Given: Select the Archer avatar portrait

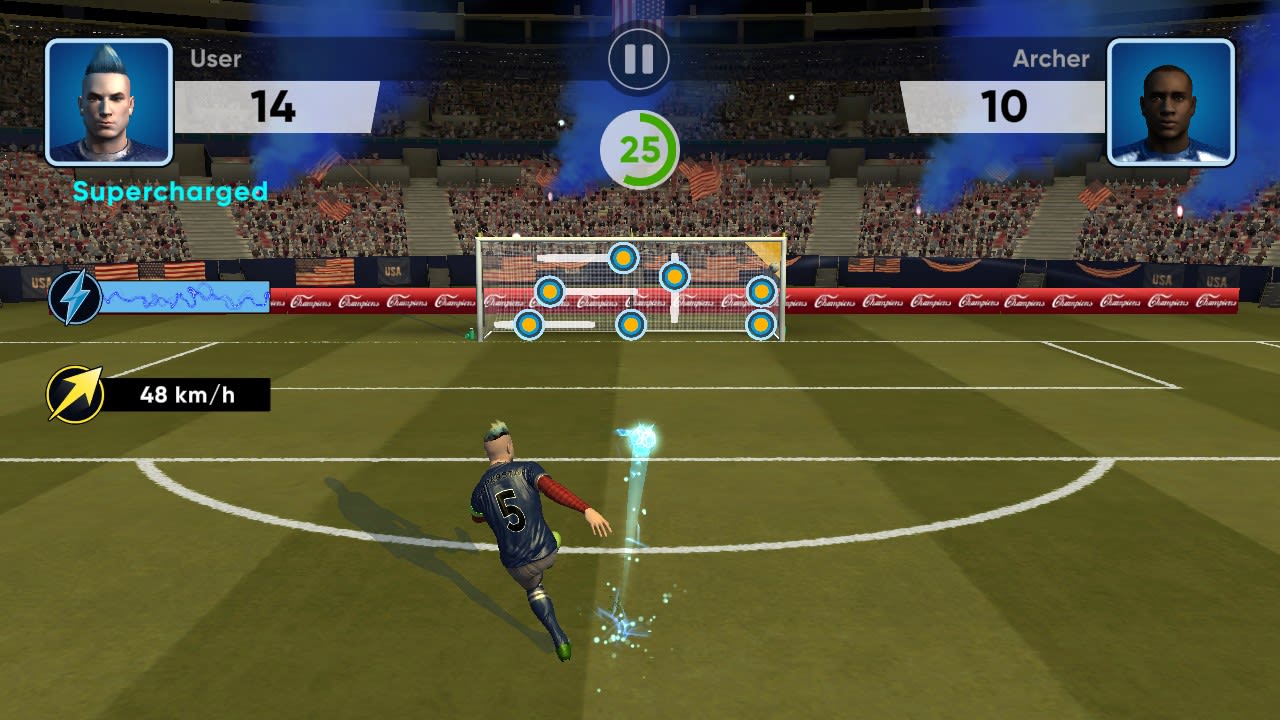Looking at the screenshot, I should [x=1171, y=100].
